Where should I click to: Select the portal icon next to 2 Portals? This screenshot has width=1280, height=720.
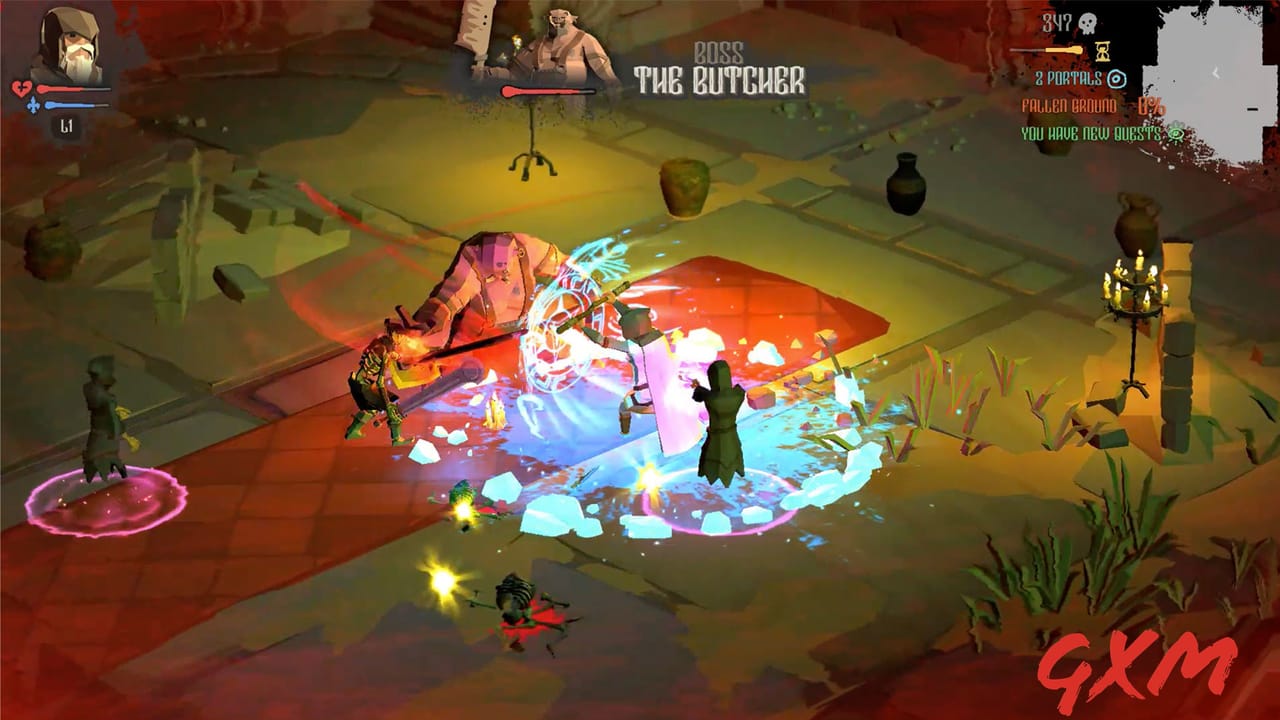point(1118,79)
